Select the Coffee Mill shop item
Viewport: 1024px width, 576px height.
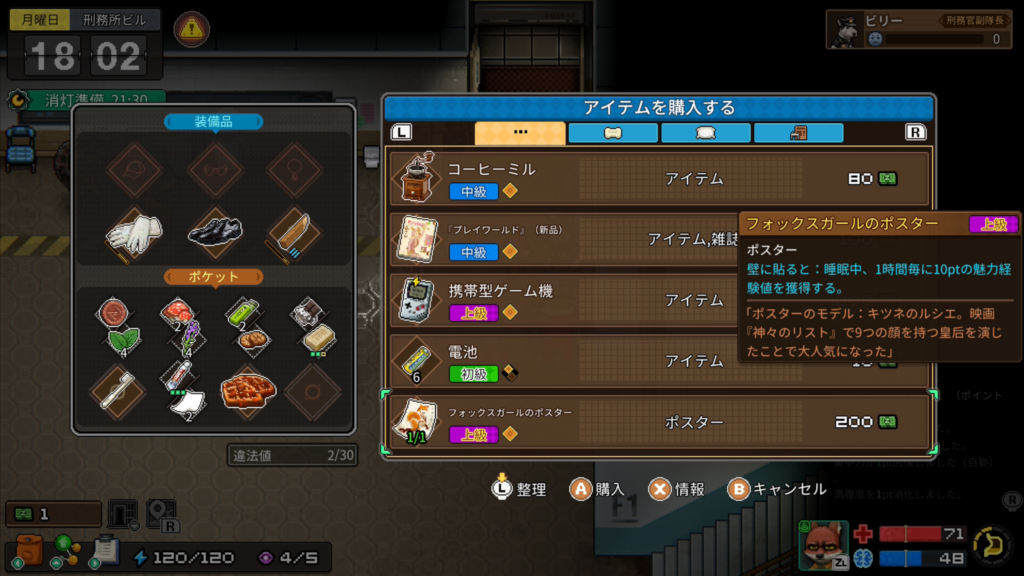(660, 179)
